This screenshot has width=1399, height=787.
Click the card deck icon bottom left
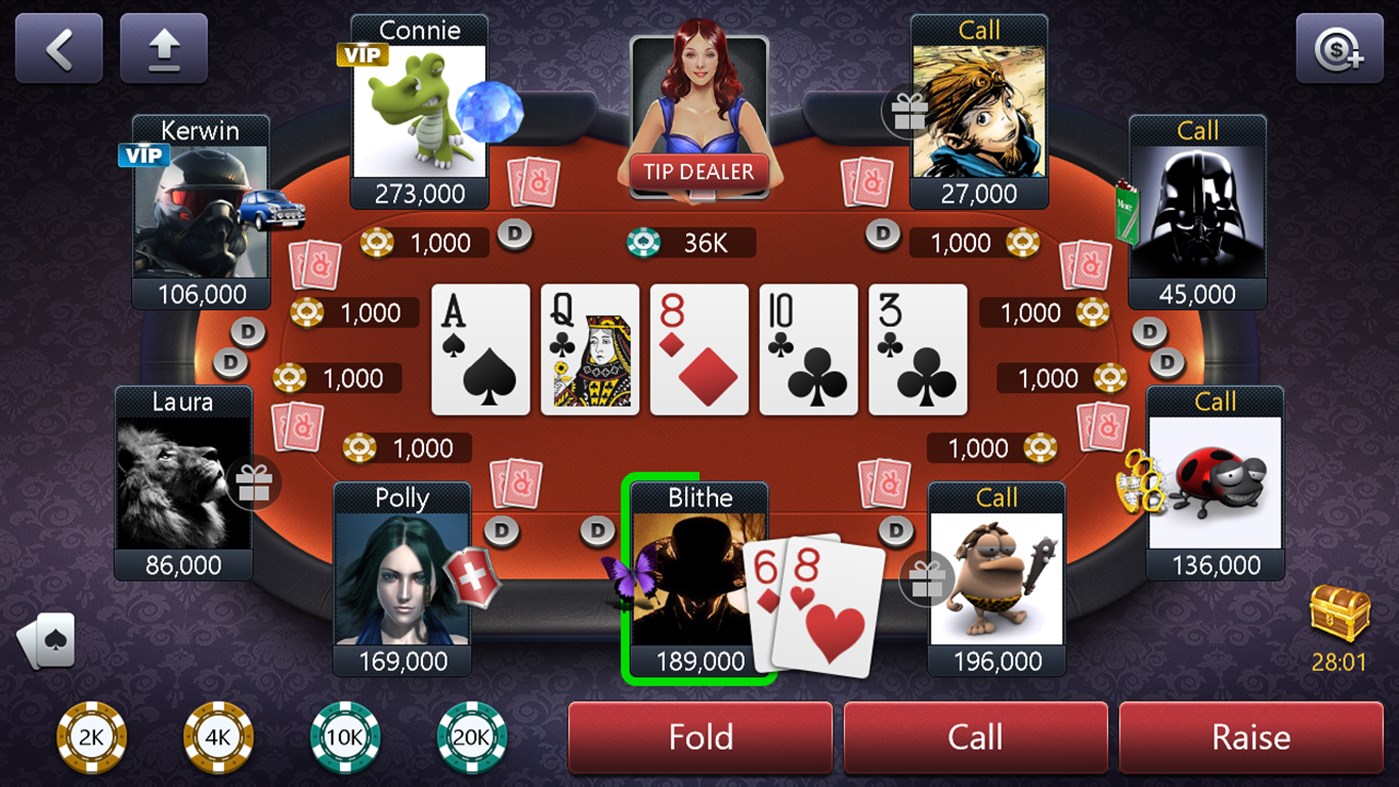point(44,640)
